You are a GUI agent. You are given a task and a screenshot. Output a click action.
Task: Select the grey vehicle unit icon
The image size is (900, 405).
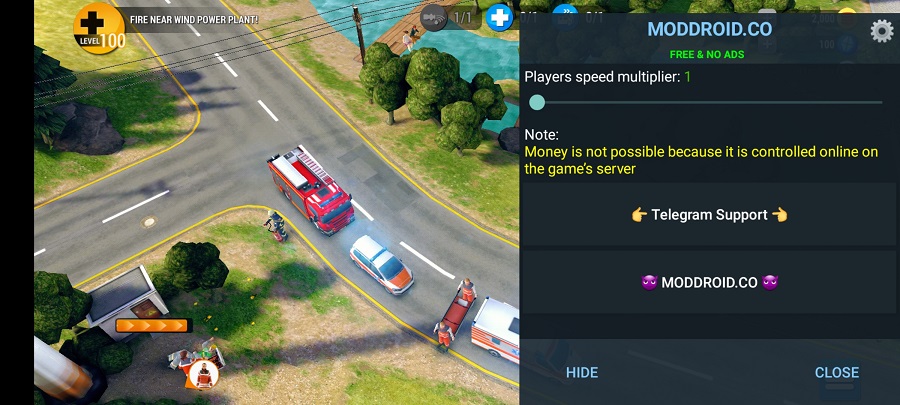click(434, 17)
